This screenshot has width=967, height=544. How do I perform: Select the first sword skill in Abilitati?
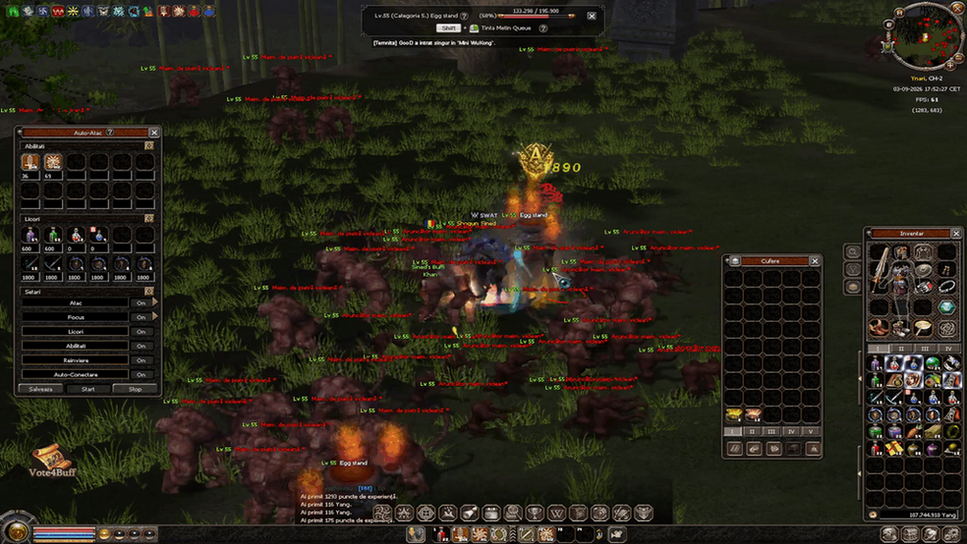click(x=30, y=162)
